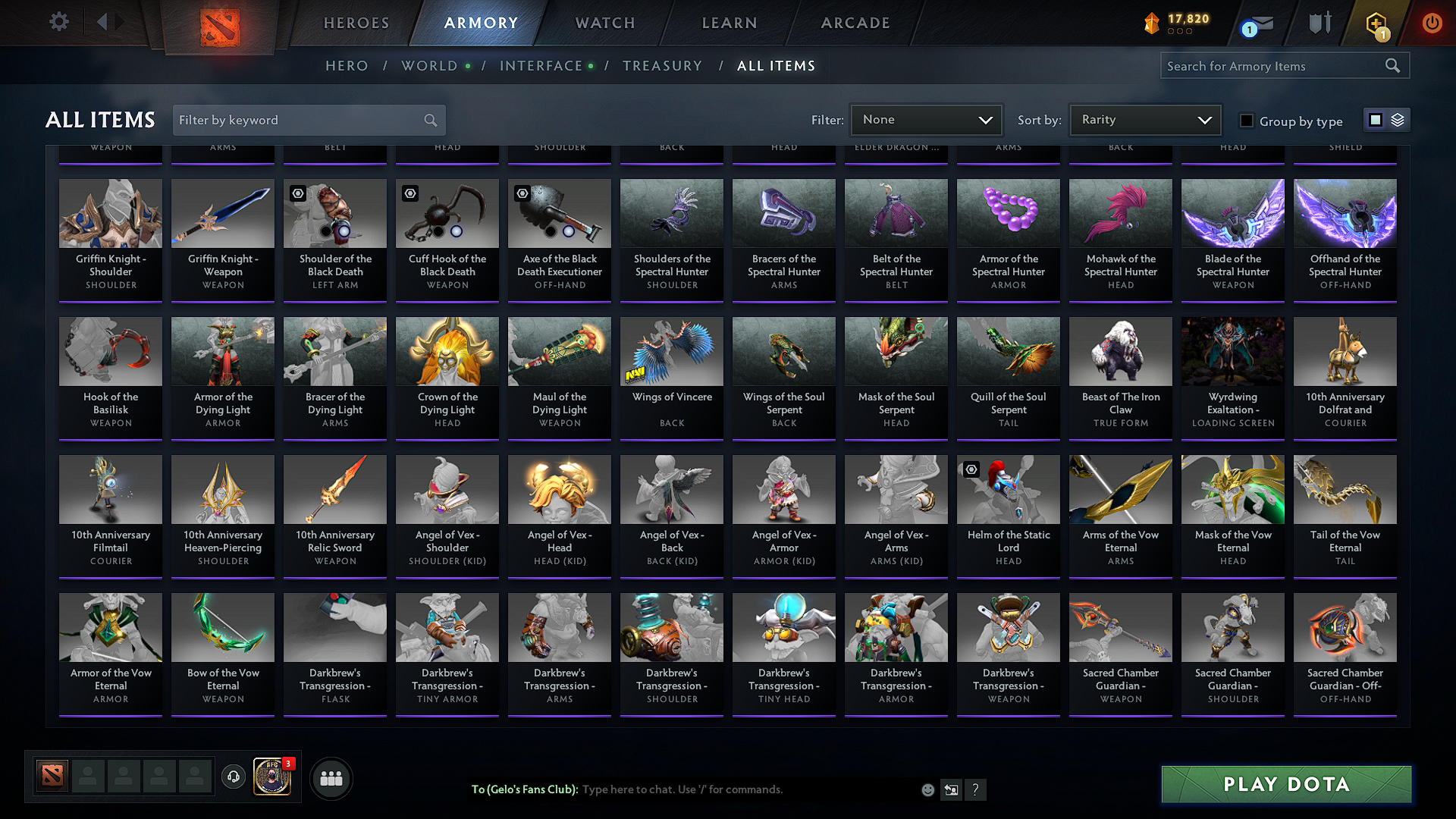Open the emoticon smiley icon in chat bar
This screenshot has height=819, width=1456.
(927, 789)
